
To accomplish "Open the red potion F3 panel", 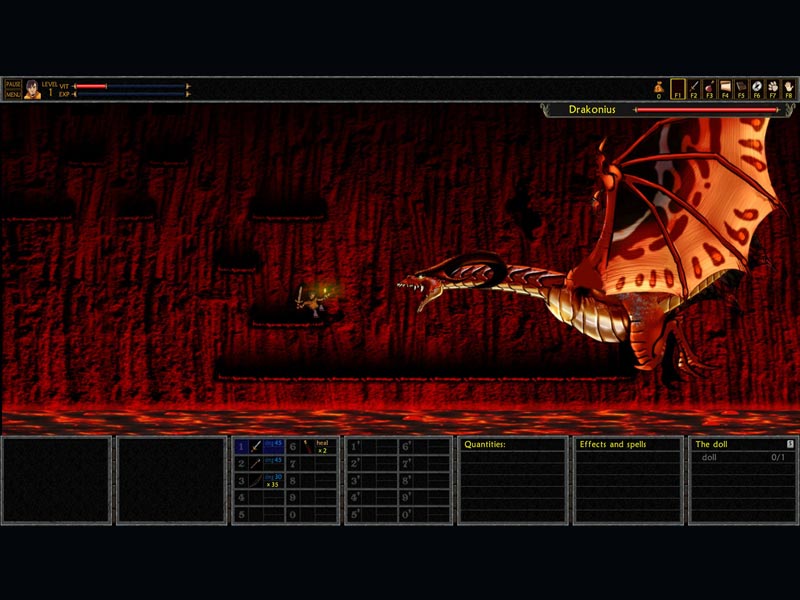I will pos(710,87).
